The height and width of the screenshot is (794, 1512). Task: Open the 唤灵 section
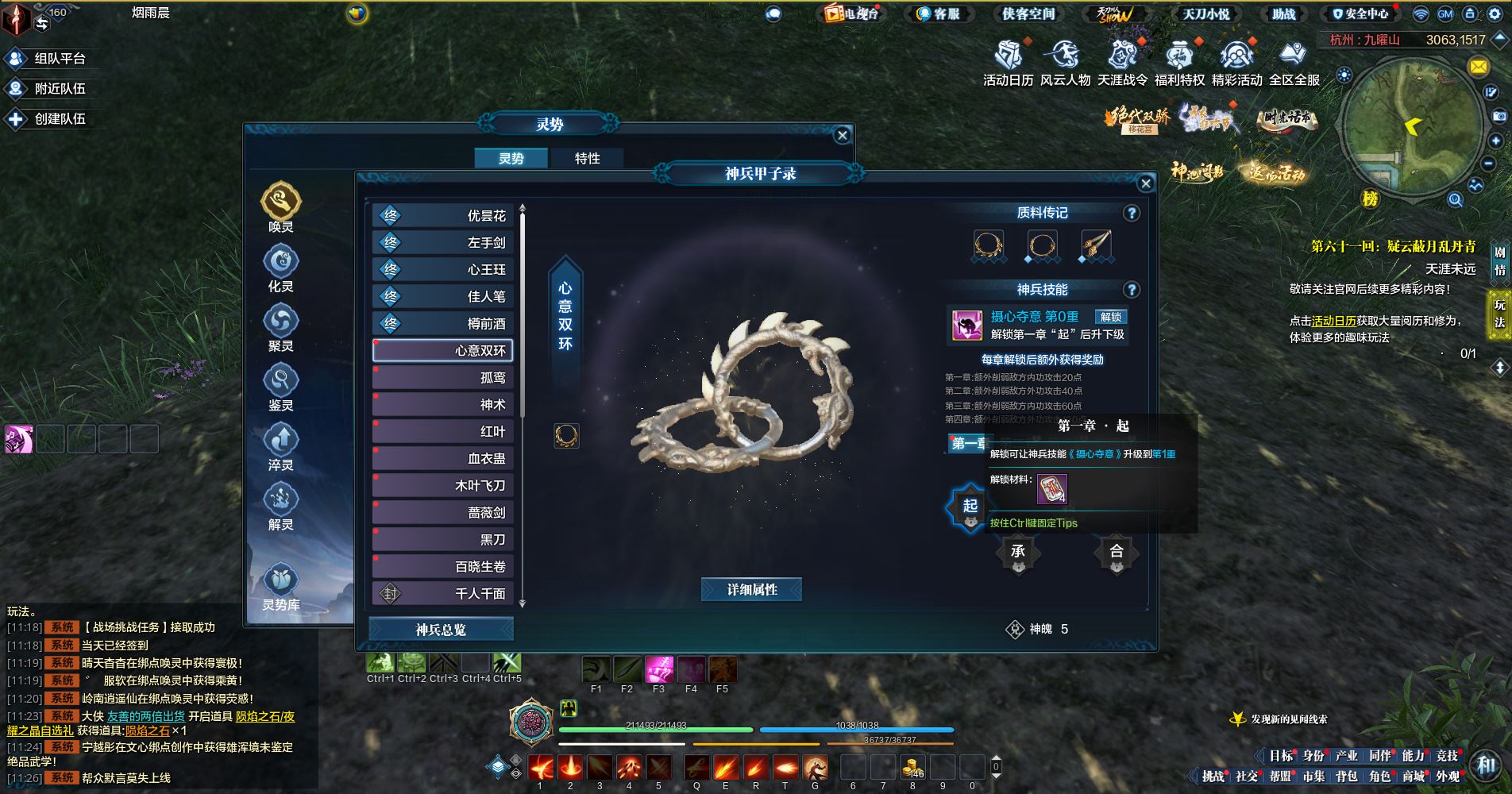(x=281, y=208)
